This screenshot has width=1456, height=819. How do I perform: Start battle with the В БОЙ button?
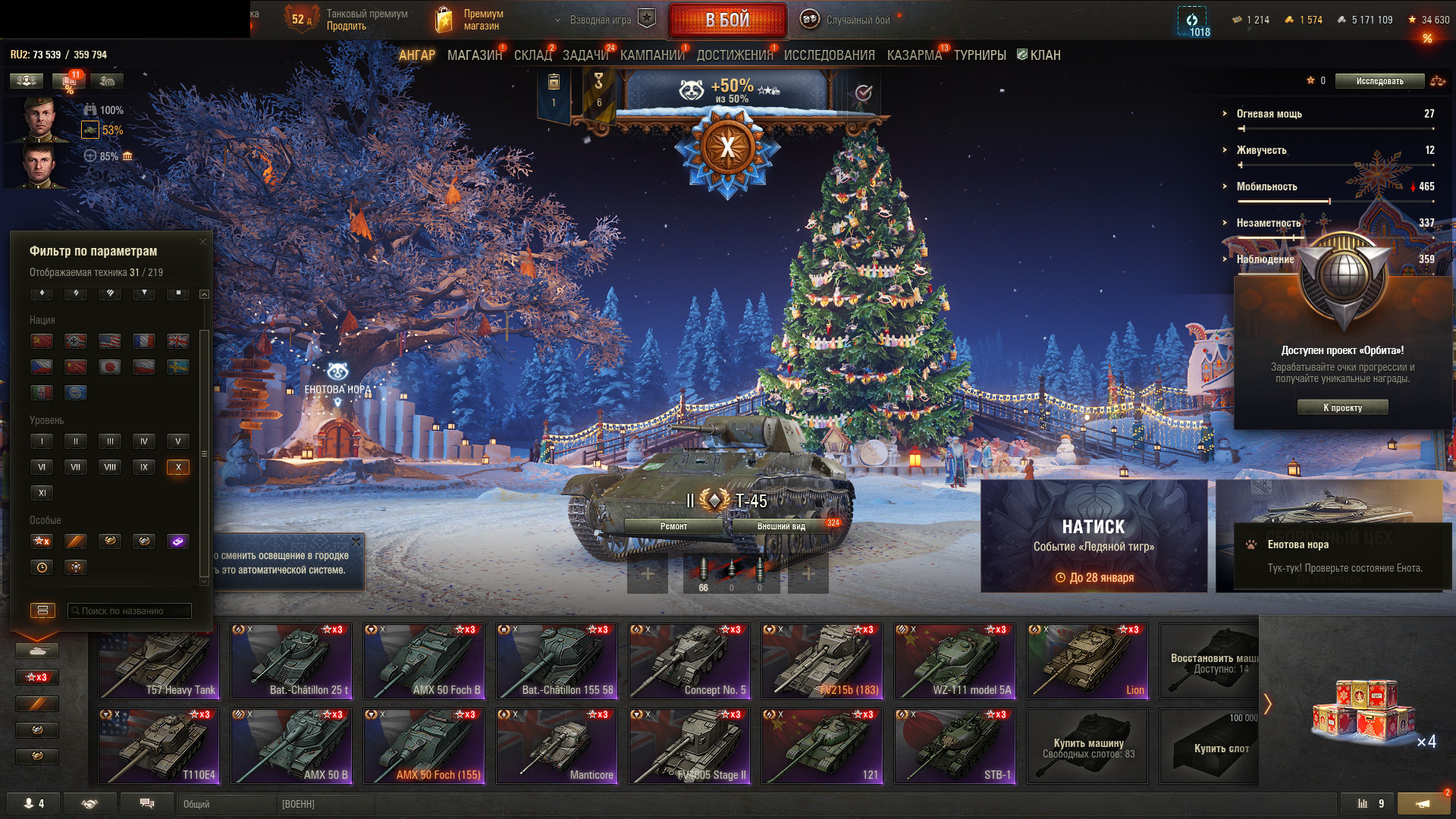click(x=727, y=20)
